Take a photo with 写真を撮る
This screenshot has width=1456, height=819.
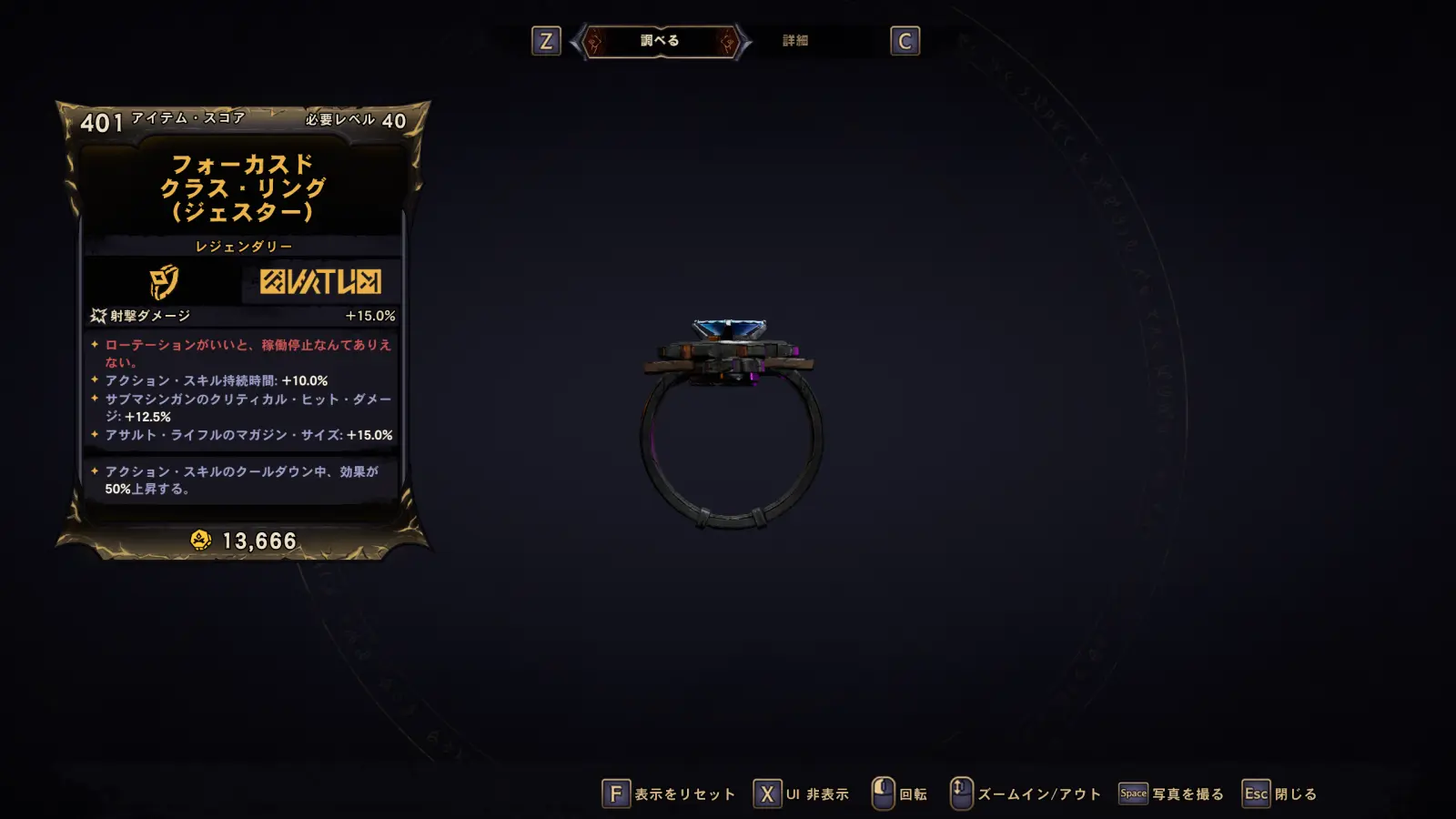tap(1171, 794)
